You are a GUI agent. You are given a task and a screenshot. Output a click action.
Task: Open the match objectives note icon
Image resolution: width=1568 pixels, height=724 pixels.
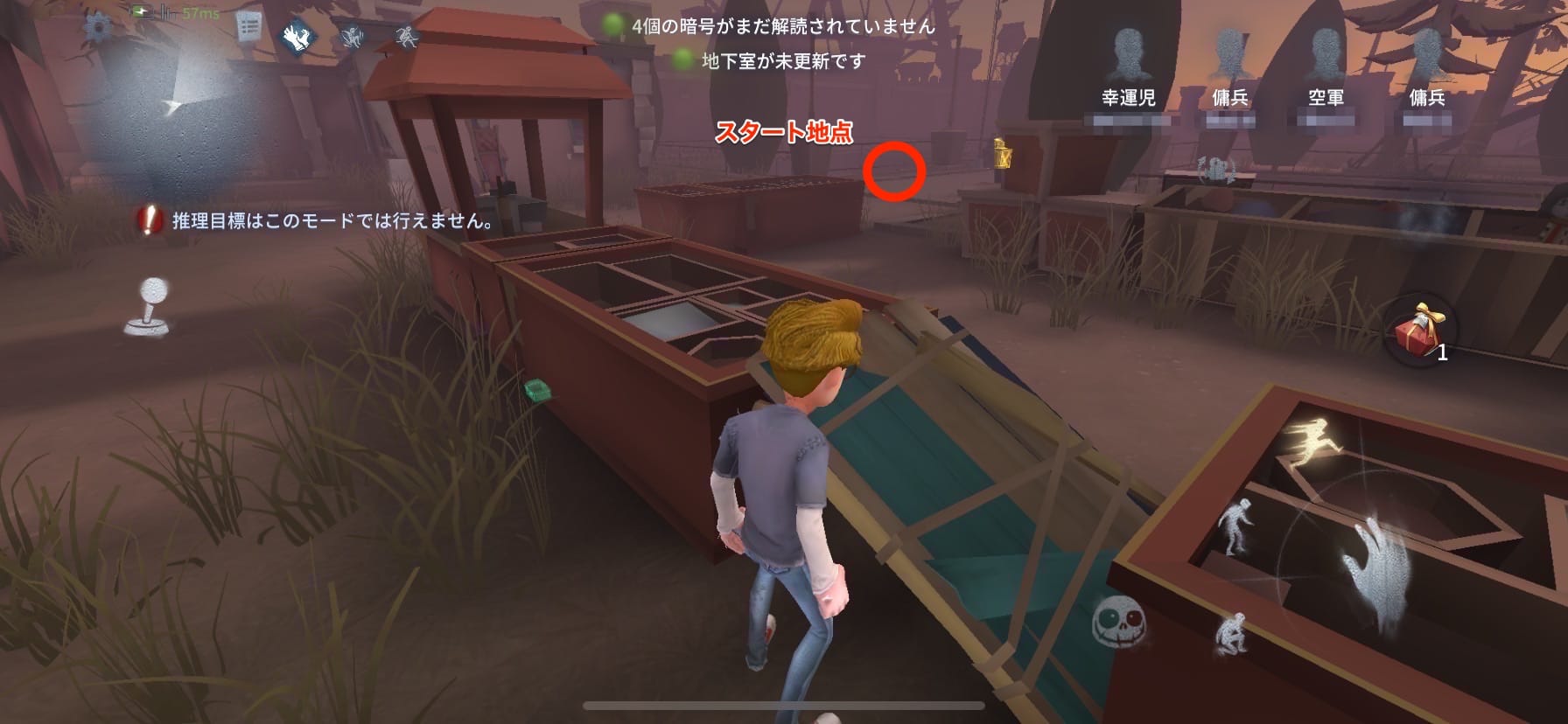click(x=250, y=24)
